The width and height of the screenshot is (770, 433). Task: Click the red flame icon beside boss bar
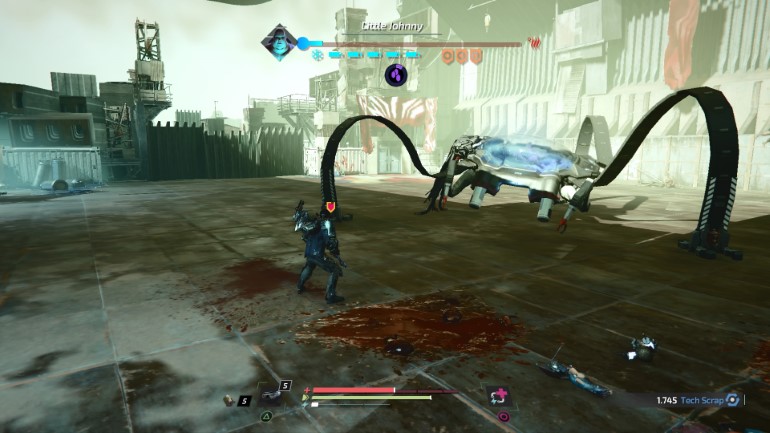533,43
